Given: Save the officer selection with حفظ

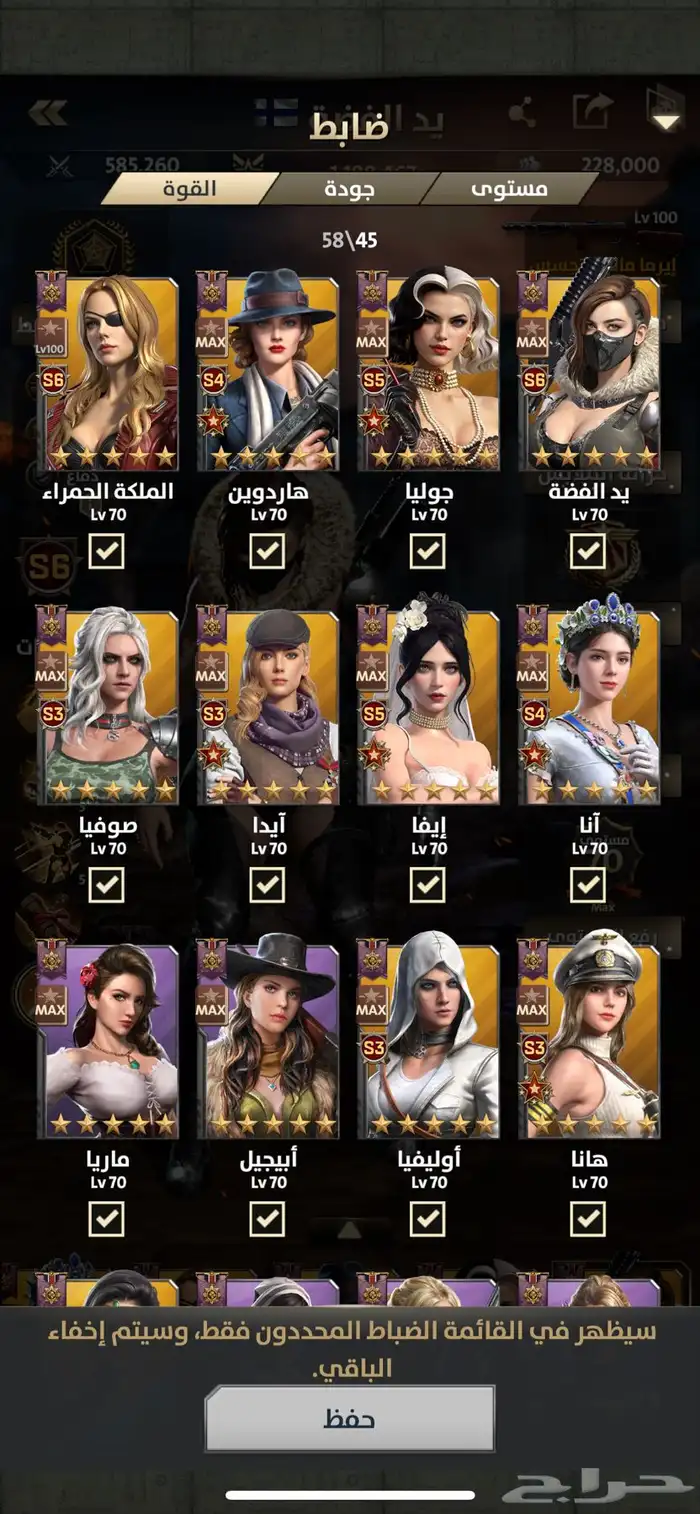Looking at the screenshot, I should (349, 1418).
